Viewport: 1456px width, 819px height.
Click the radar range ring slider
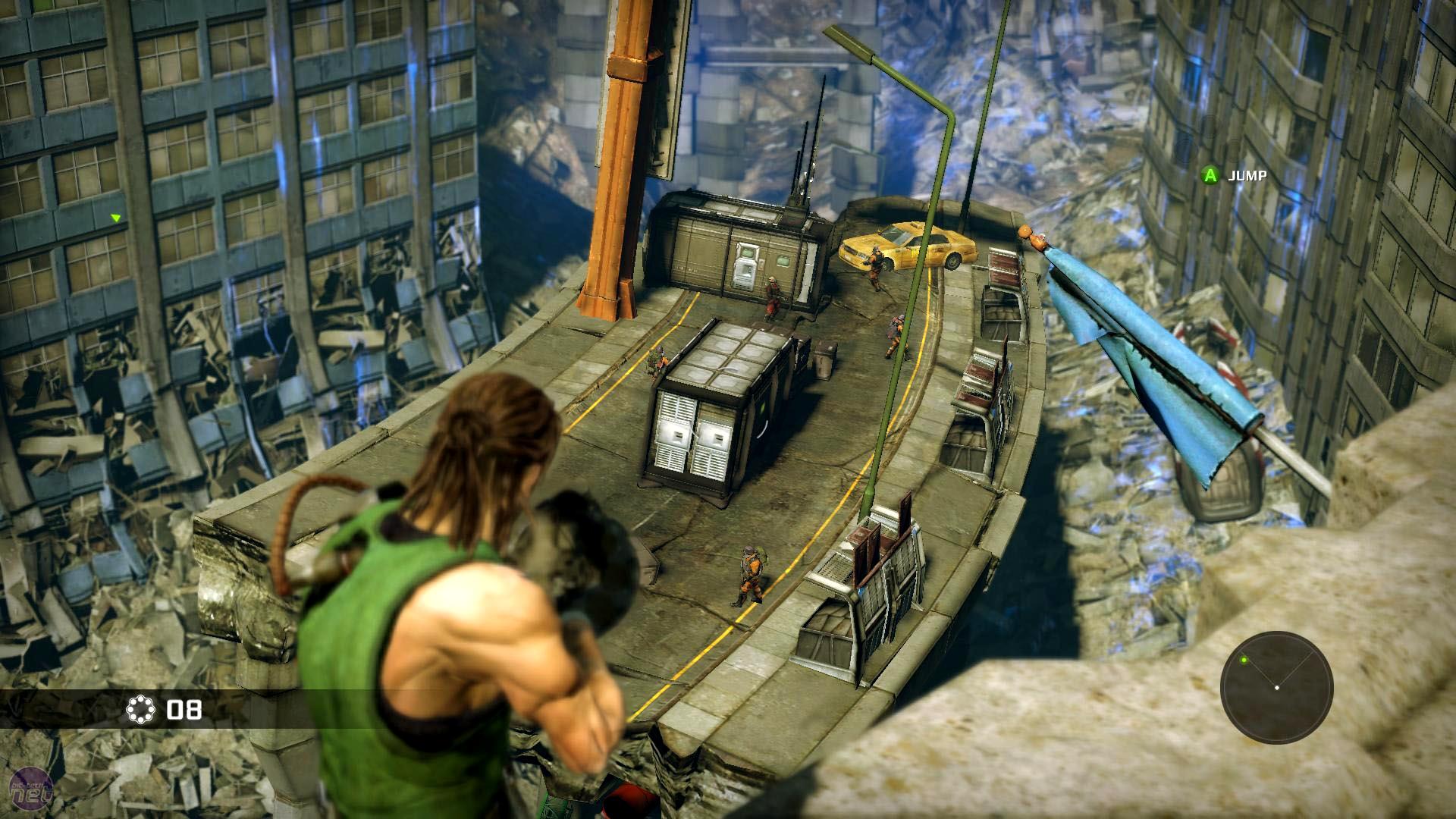(x=1276, y=635)
